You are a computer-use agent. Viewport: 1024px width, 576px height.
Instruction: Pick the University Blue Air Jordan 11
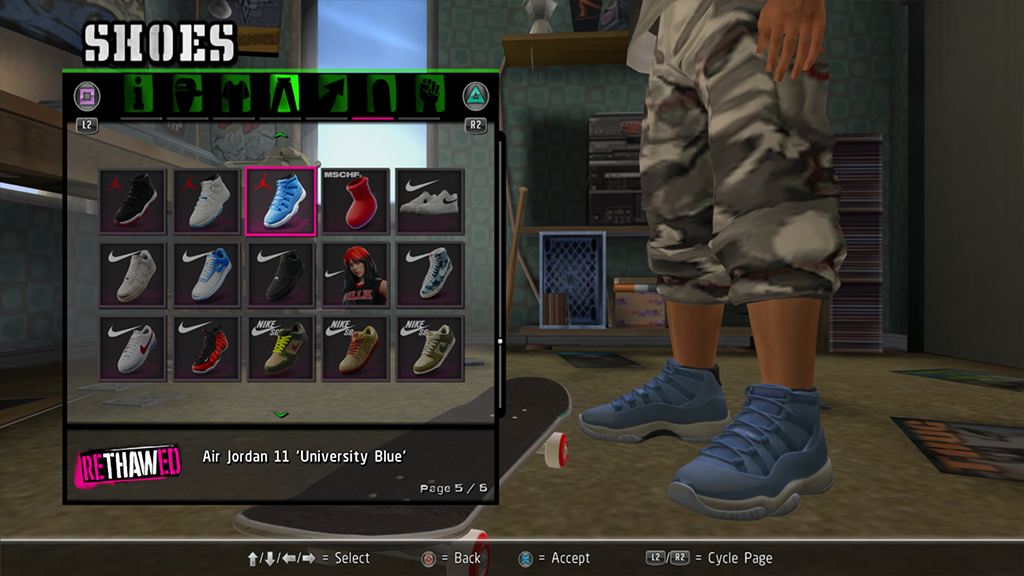click(x=280, y=202)
